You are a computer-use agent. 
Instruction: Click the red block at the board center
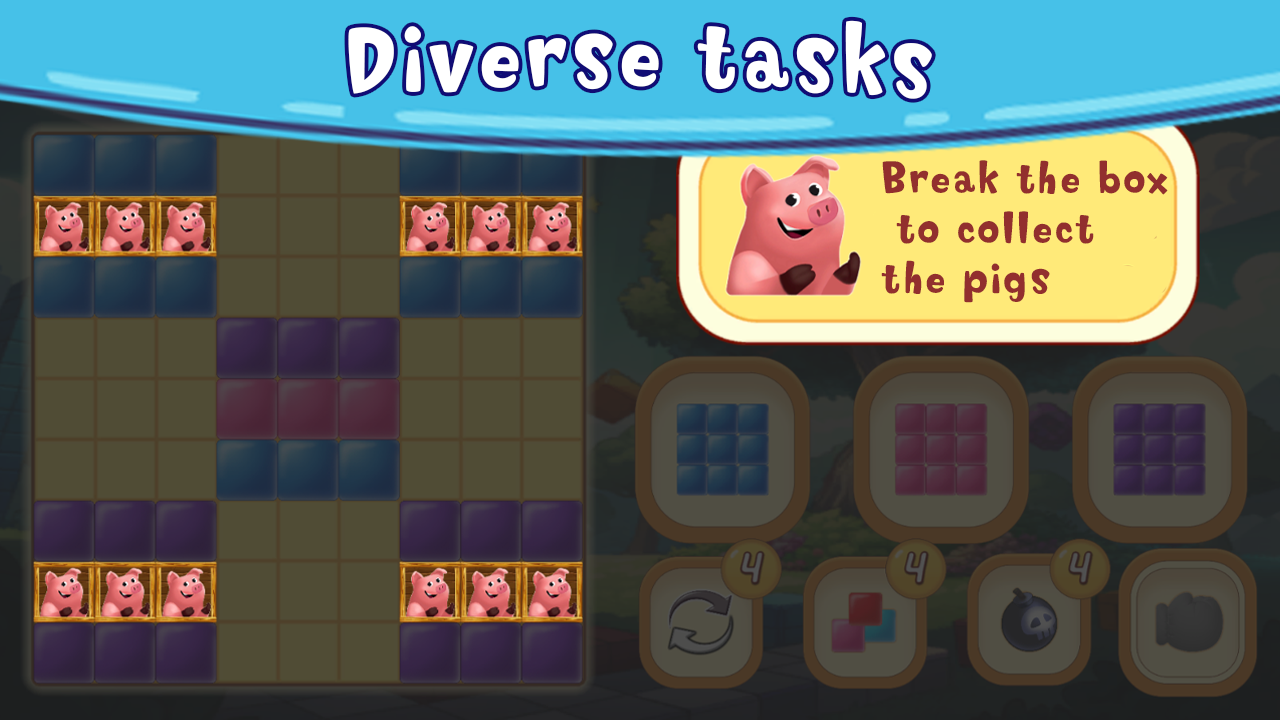click(x=310, y=410)
